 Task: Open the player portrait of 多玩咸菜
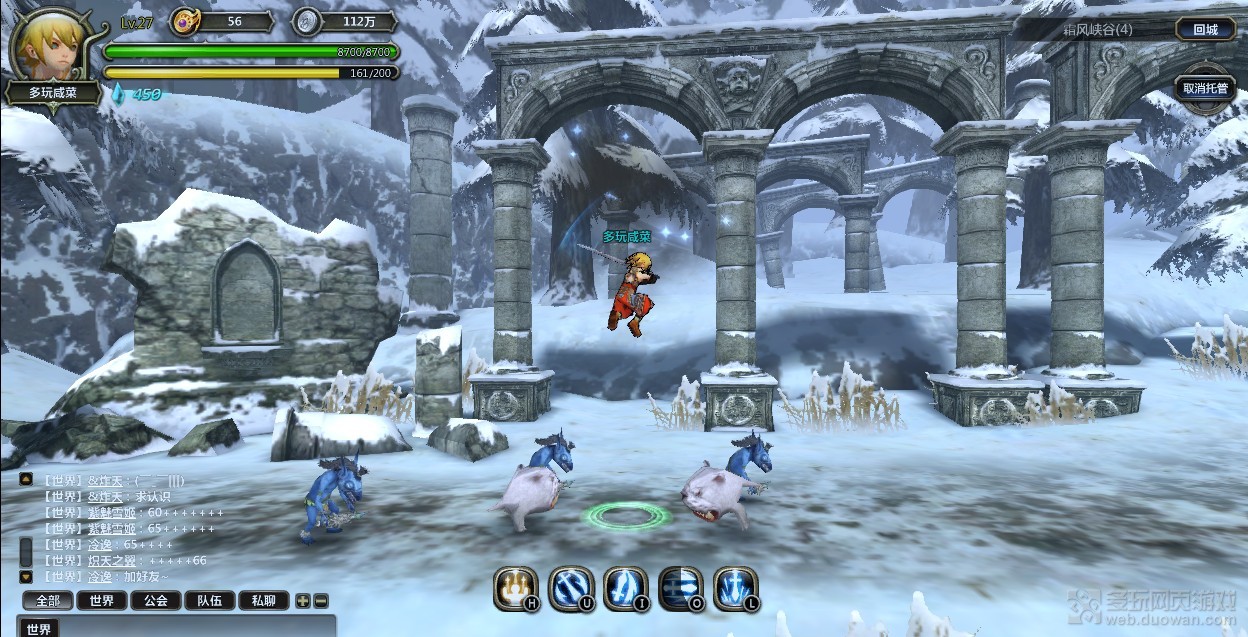tap(48, 46)
